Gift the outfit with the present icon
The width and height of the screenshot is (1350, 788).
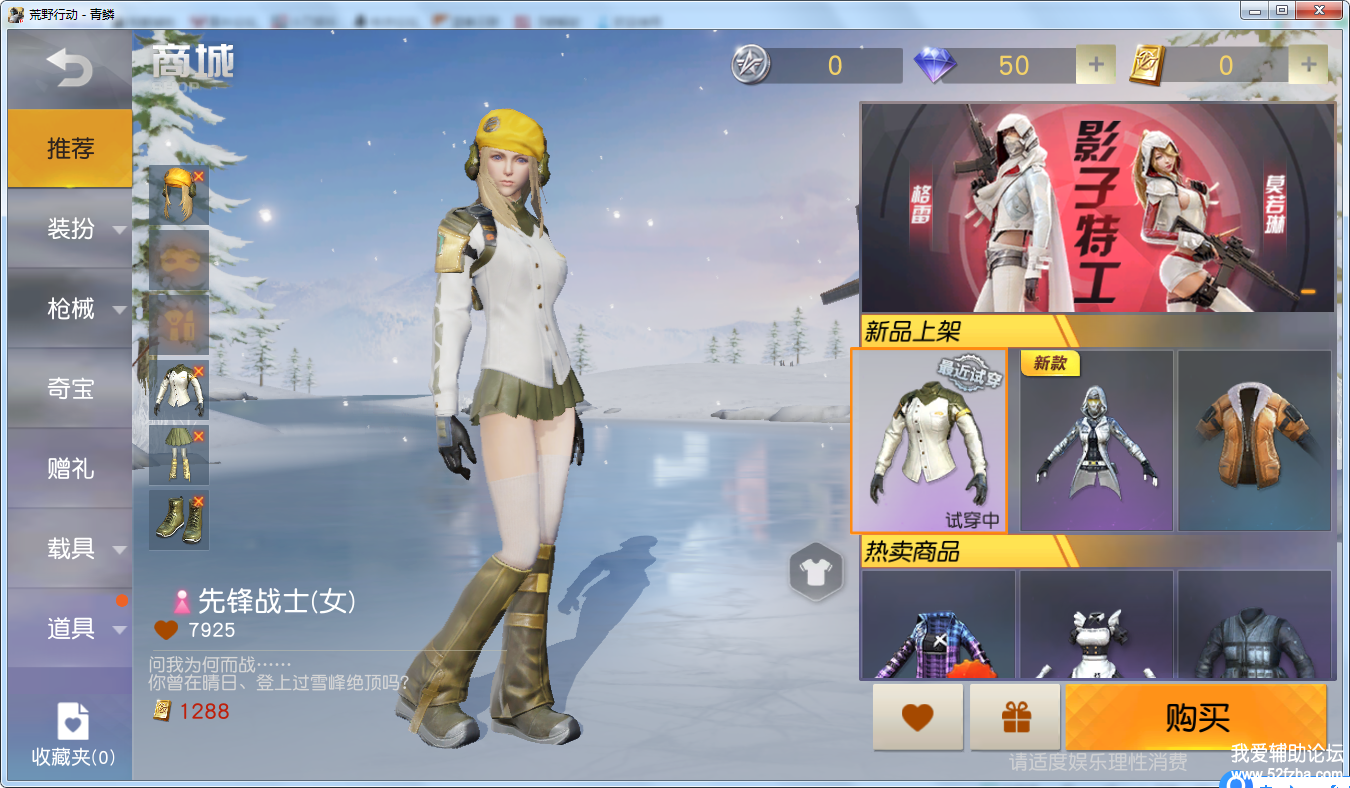[x=1015, y=717]
